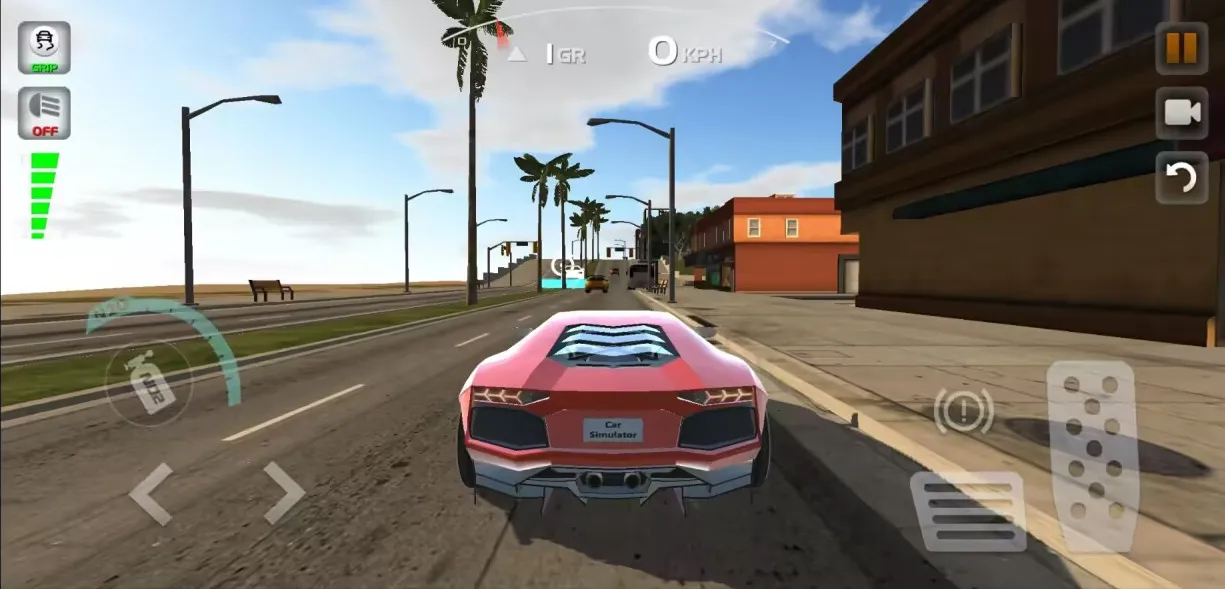The image size is (1225, 589).
Task: Tap the gas accelerator pedal
Action: (1092, 455)
